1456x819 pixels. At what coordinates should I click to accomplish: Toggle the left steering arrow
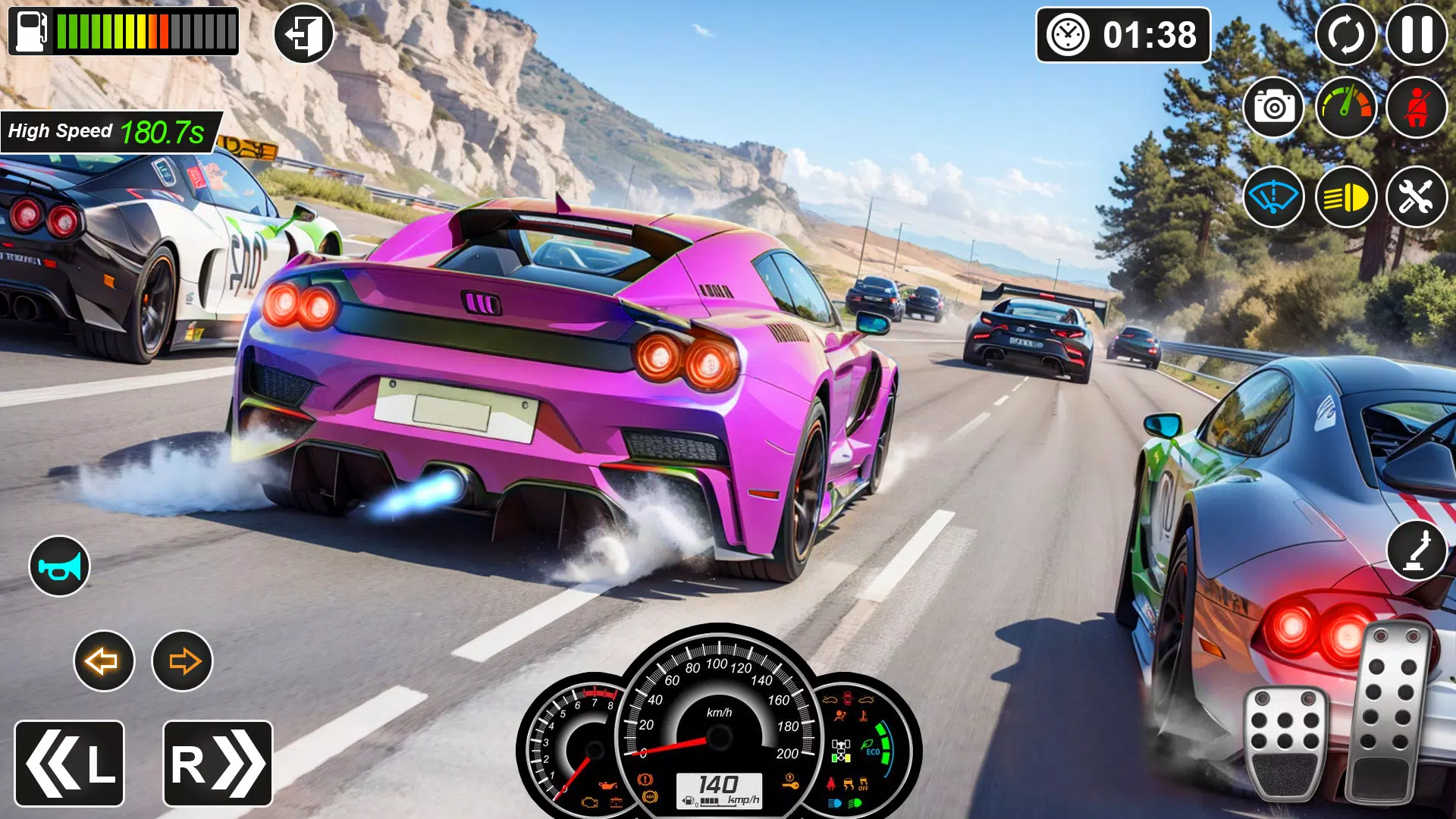(104, 661)
